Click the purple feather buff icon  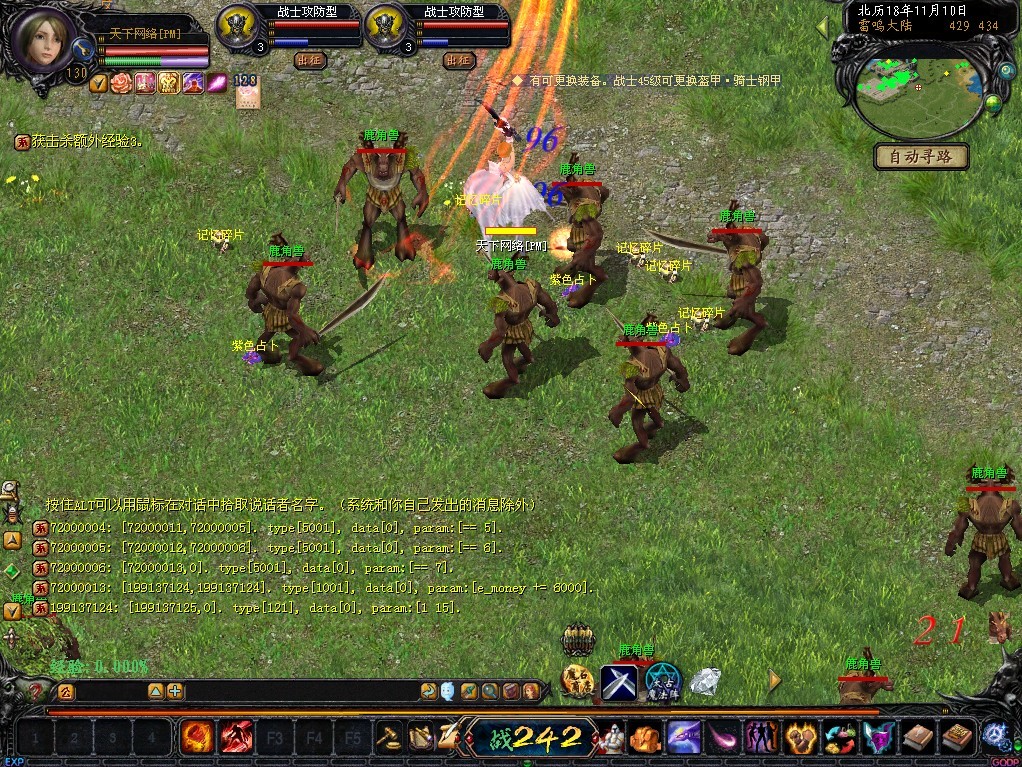click(x=214, y=83)
